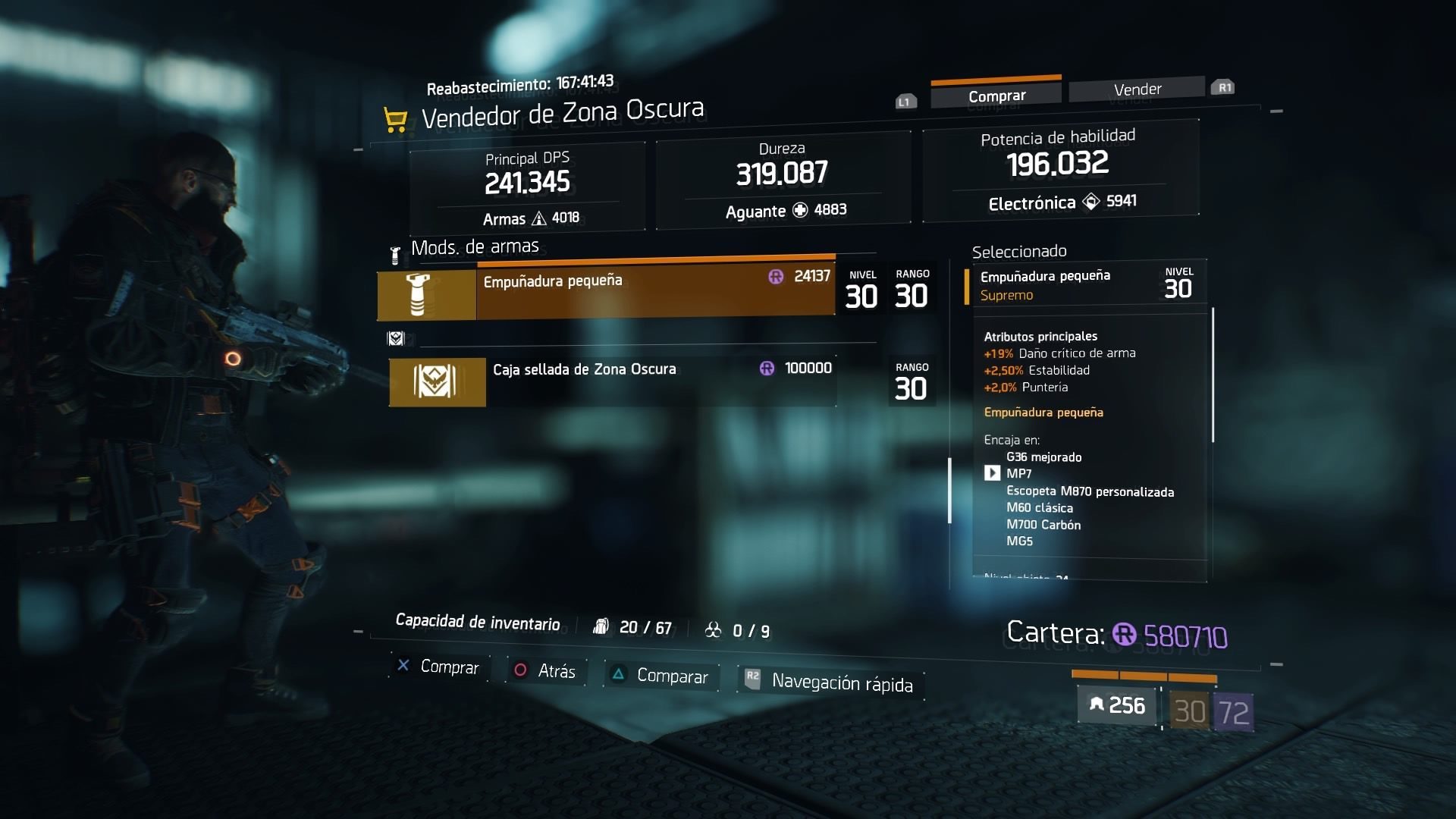
Task: Click the Comprar action at the bottom
Action: (439, 667)
